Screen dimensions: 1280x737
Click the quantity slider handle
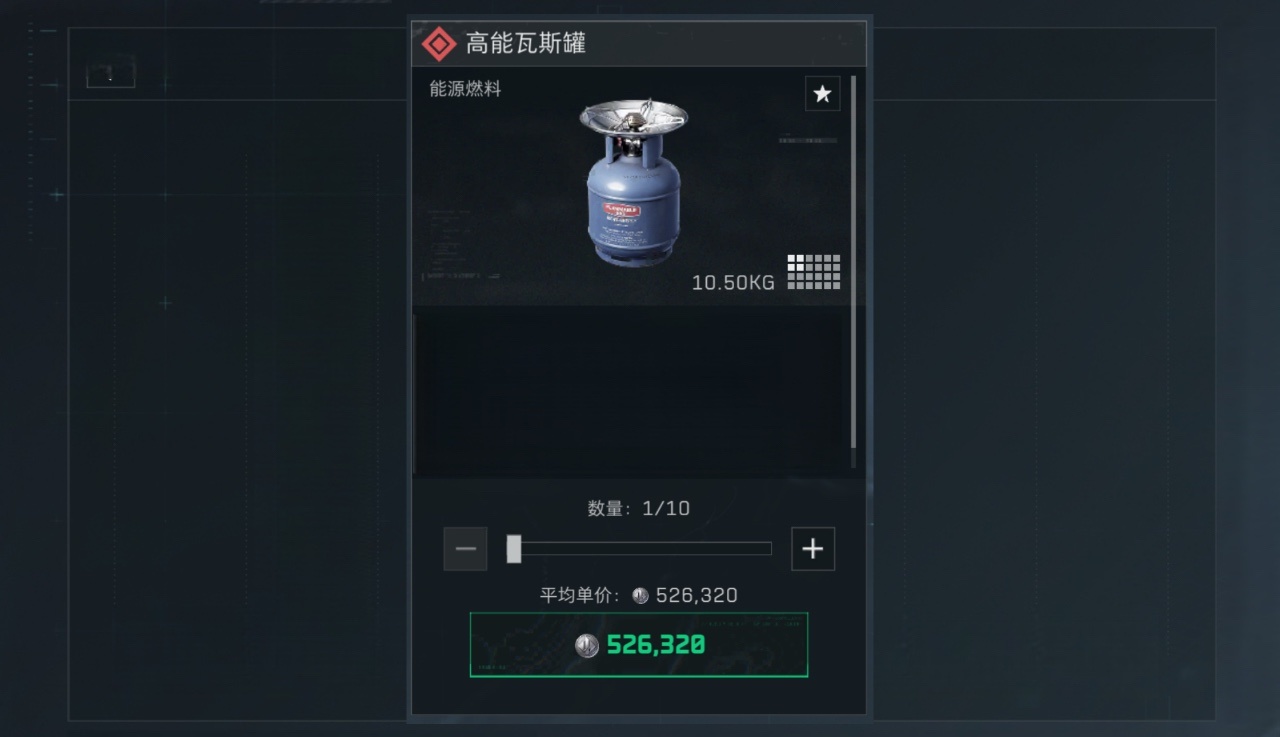coord(514,549)
